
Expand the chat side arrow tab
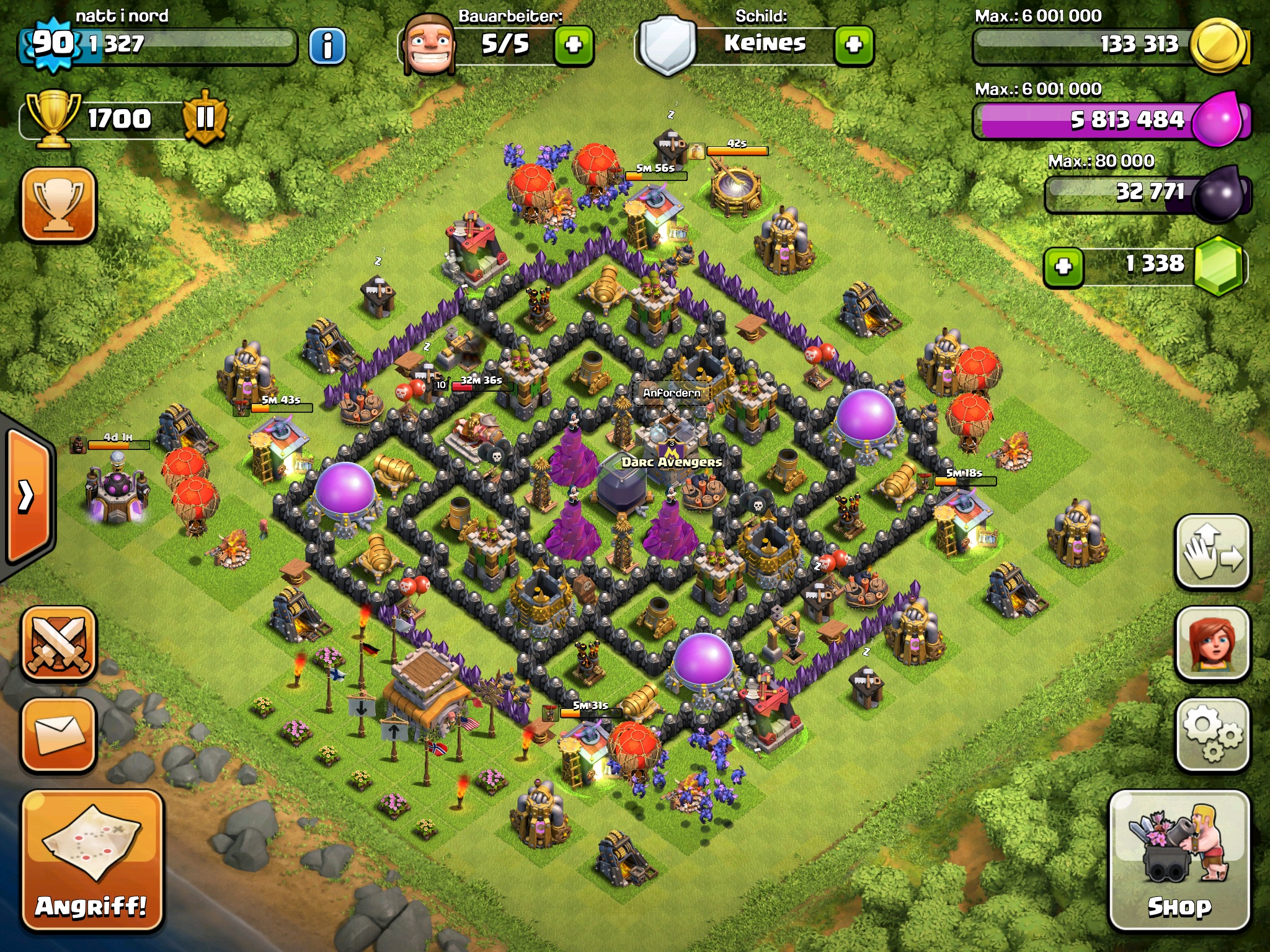[x=28, y=496]
